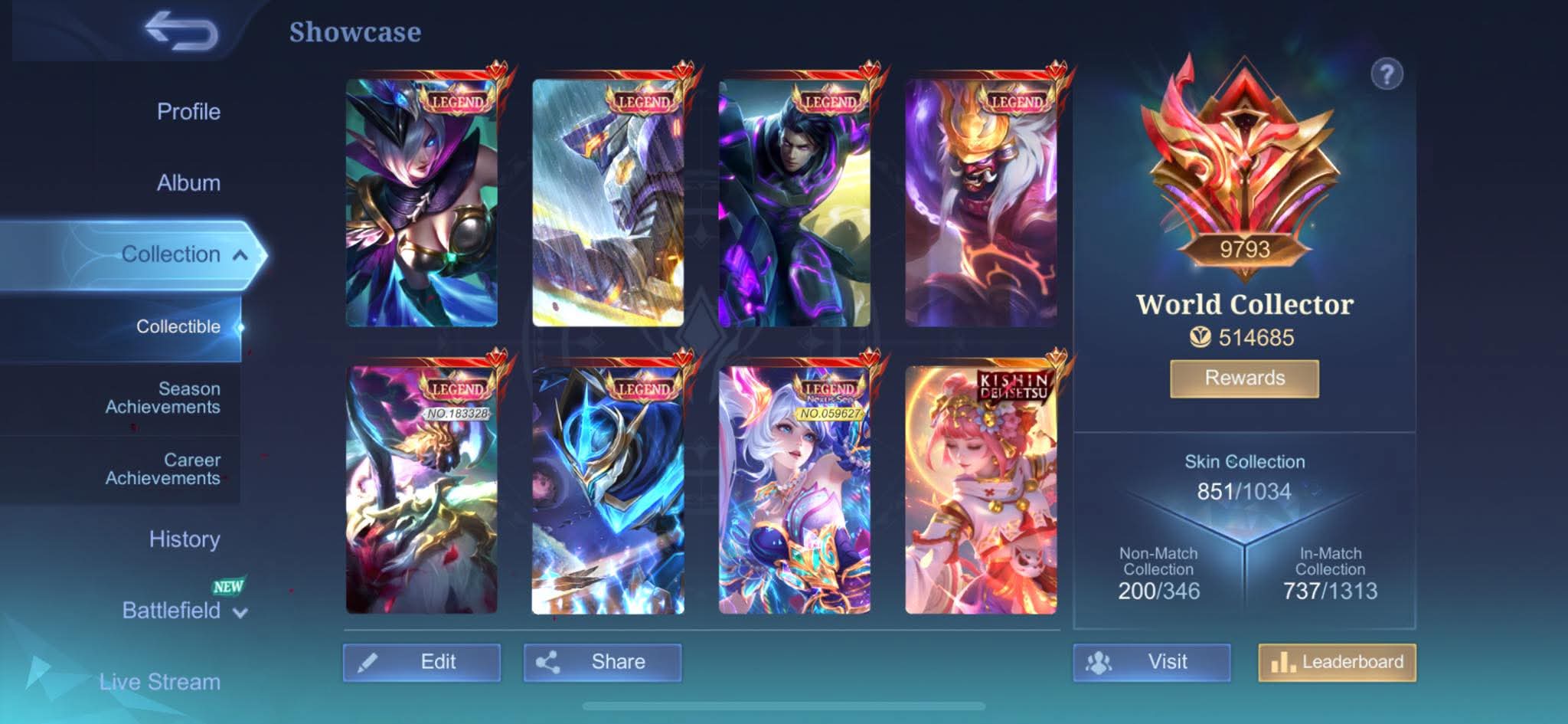The image size is (1568, 724).
Task: Open the Live Stream tab
Action: (159, 681)
